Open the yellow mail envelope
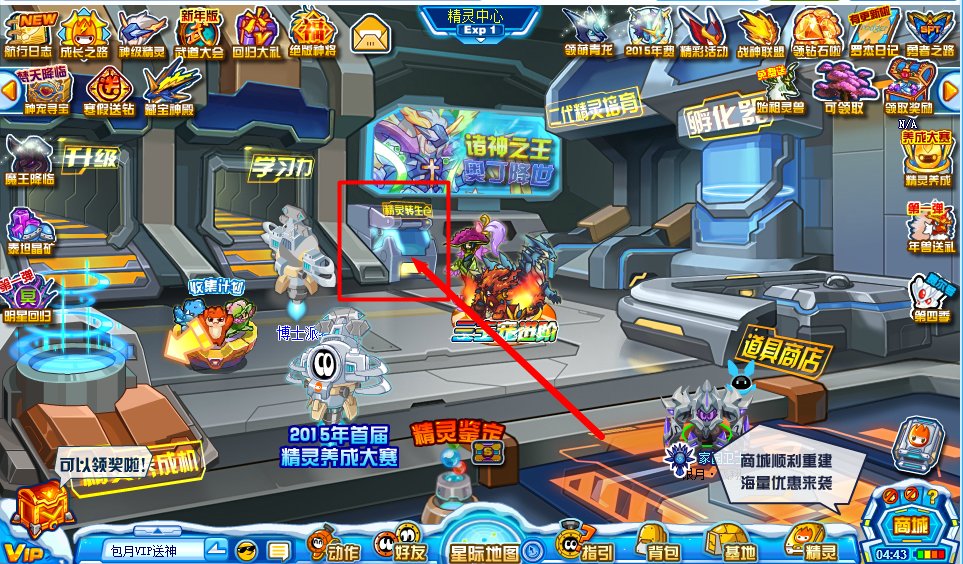 pos(370,35)
